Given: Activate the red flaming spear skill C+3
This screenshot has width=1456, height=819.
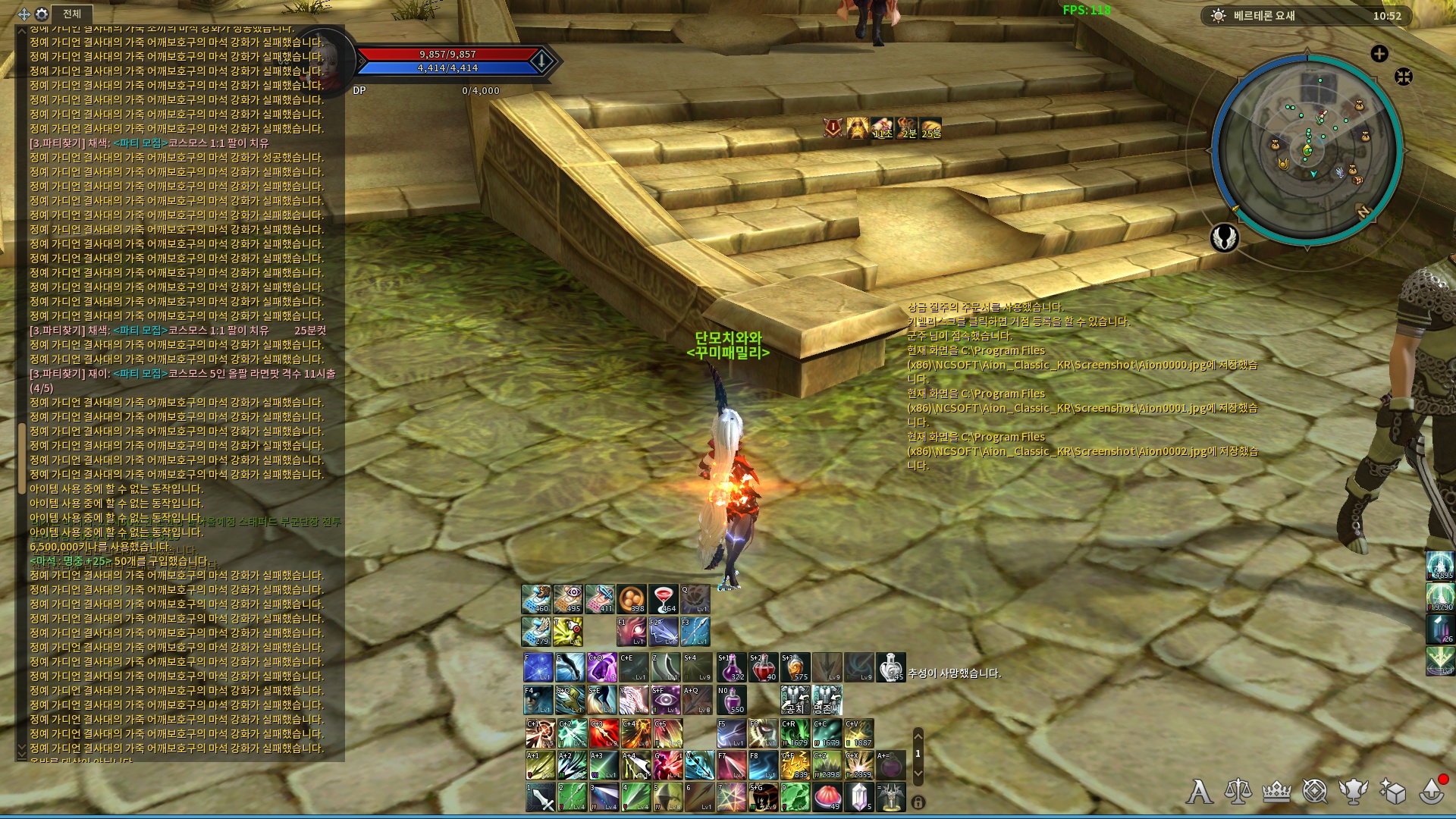Looking at the screenshot, I should (604, 733).
